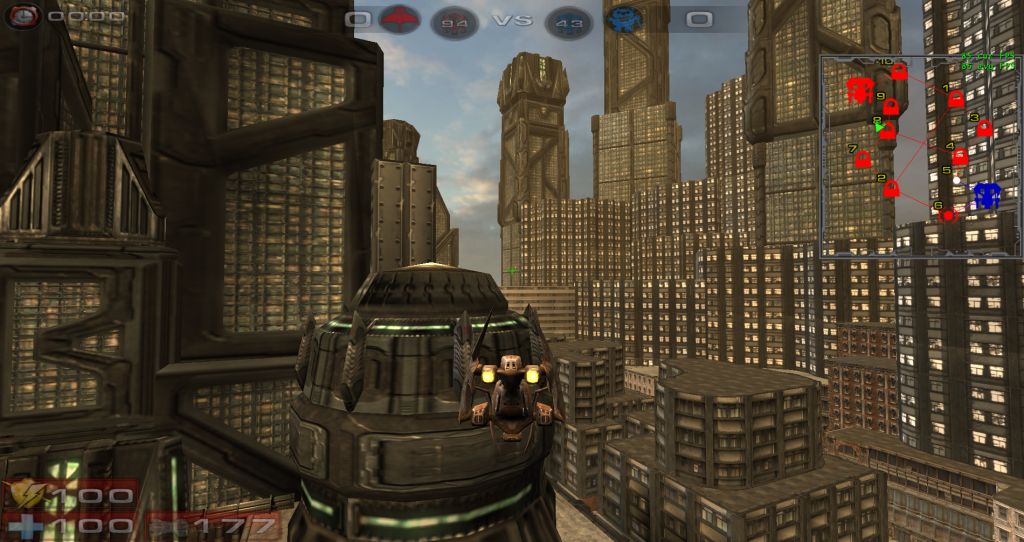Click the white node 5 dot on minimap
Viewport: 1024px width, 542px height.
point(957,180)
